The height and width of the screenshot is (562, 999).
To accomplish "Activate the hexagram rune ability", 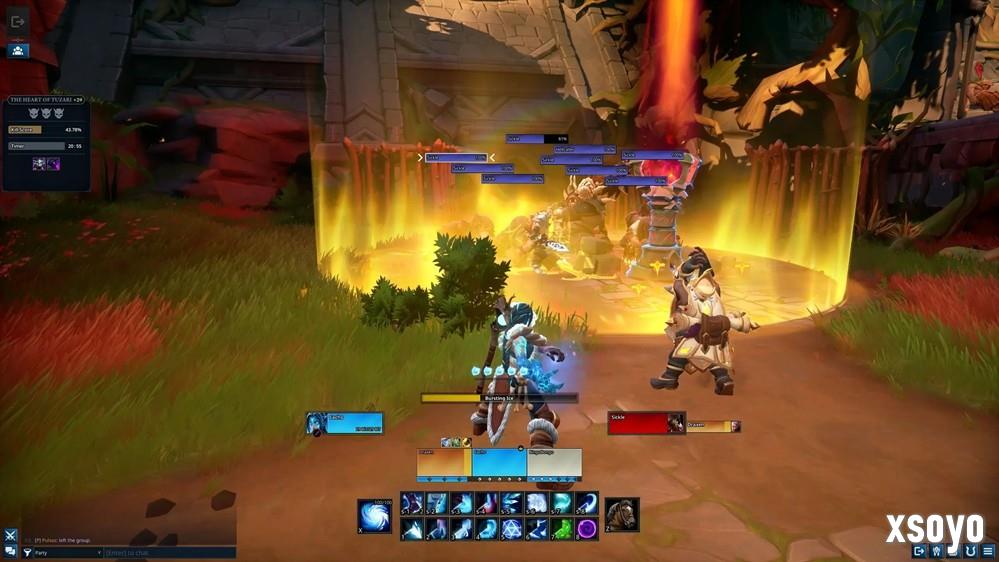I will pos(512,528).
